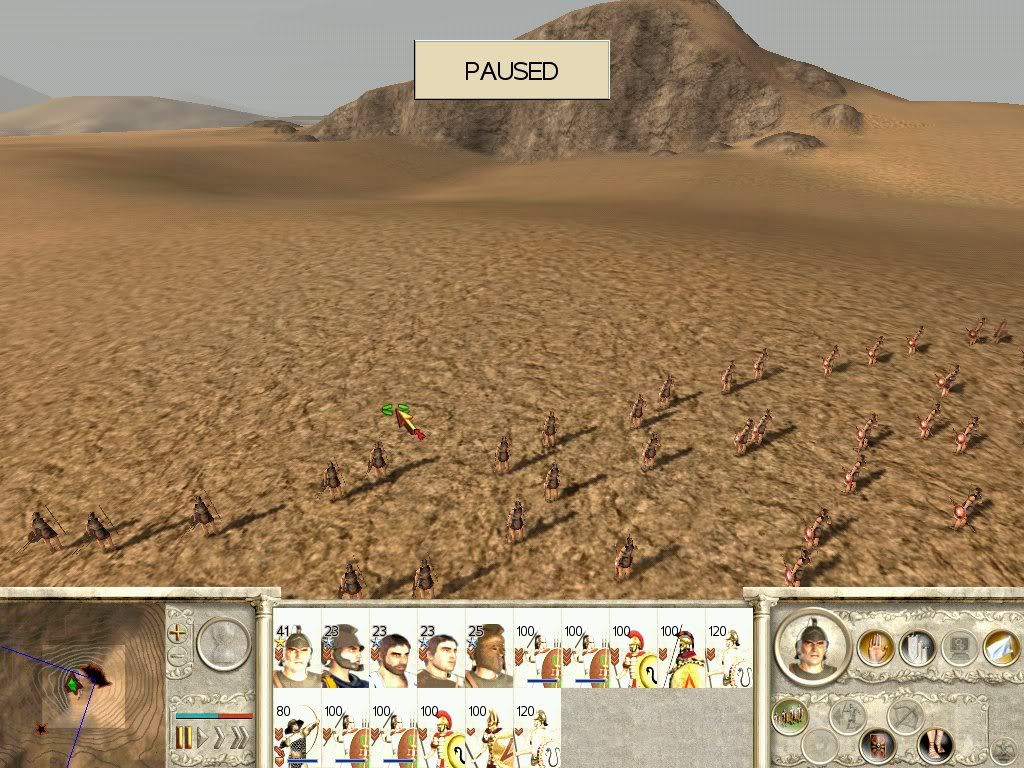Toggle unit formation with soldiers row icon

pos(790,716)
